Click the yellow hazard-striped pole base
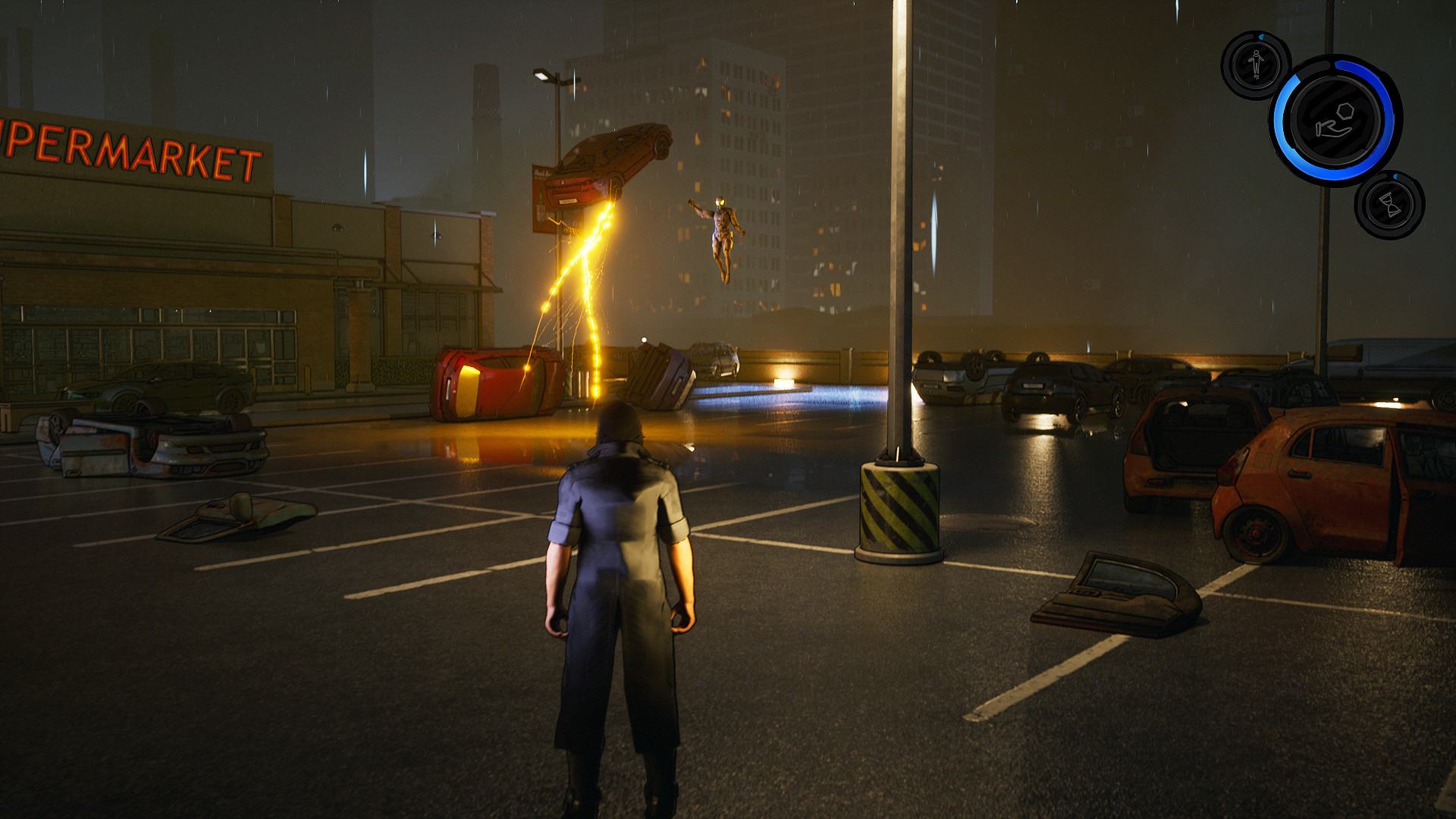 [897, 508]
